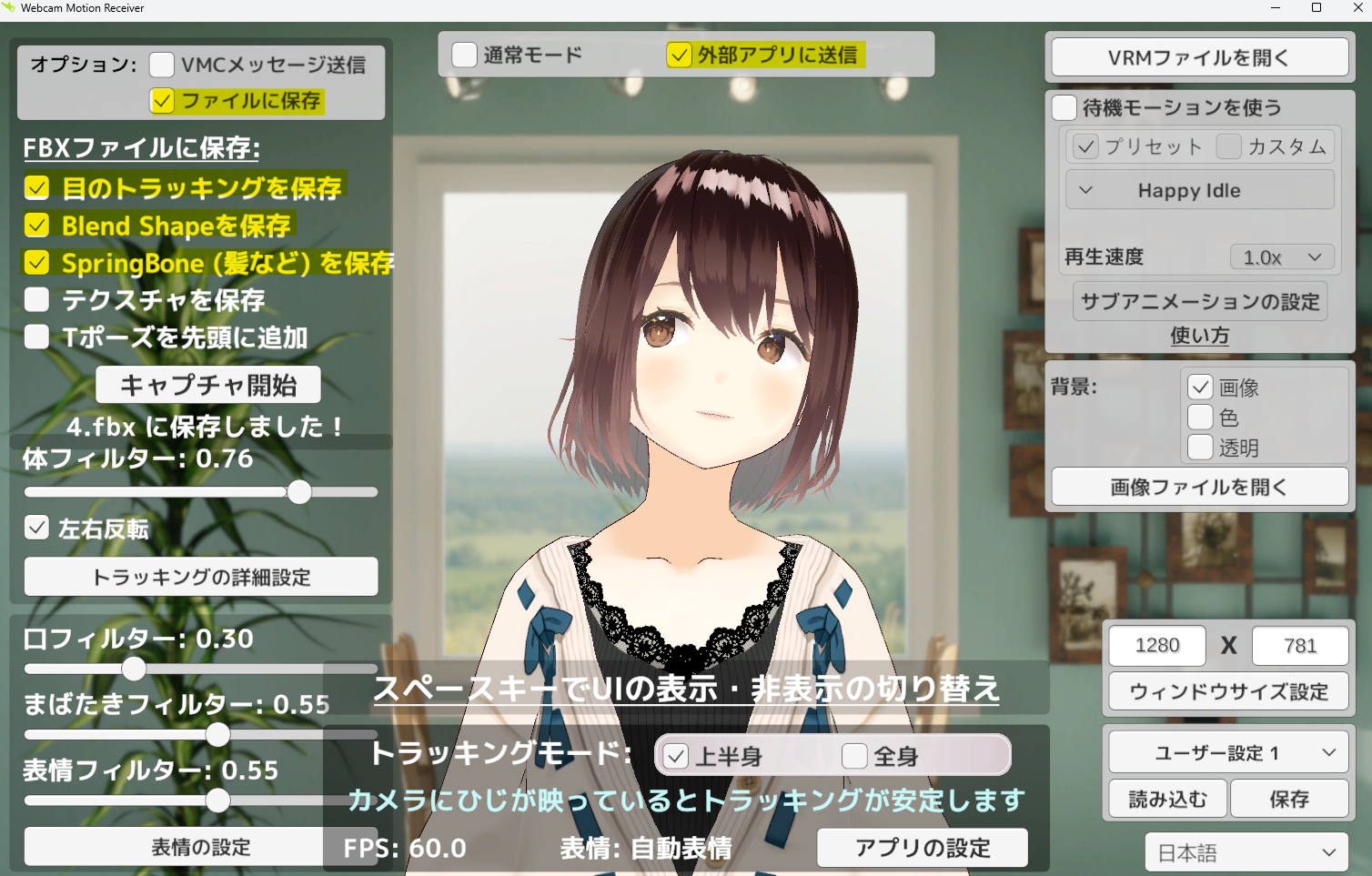The height and width of the screenshot is (876, 1372).
Task: Open the 1.0x playback speed dropdown
Action: point(1281,257)
